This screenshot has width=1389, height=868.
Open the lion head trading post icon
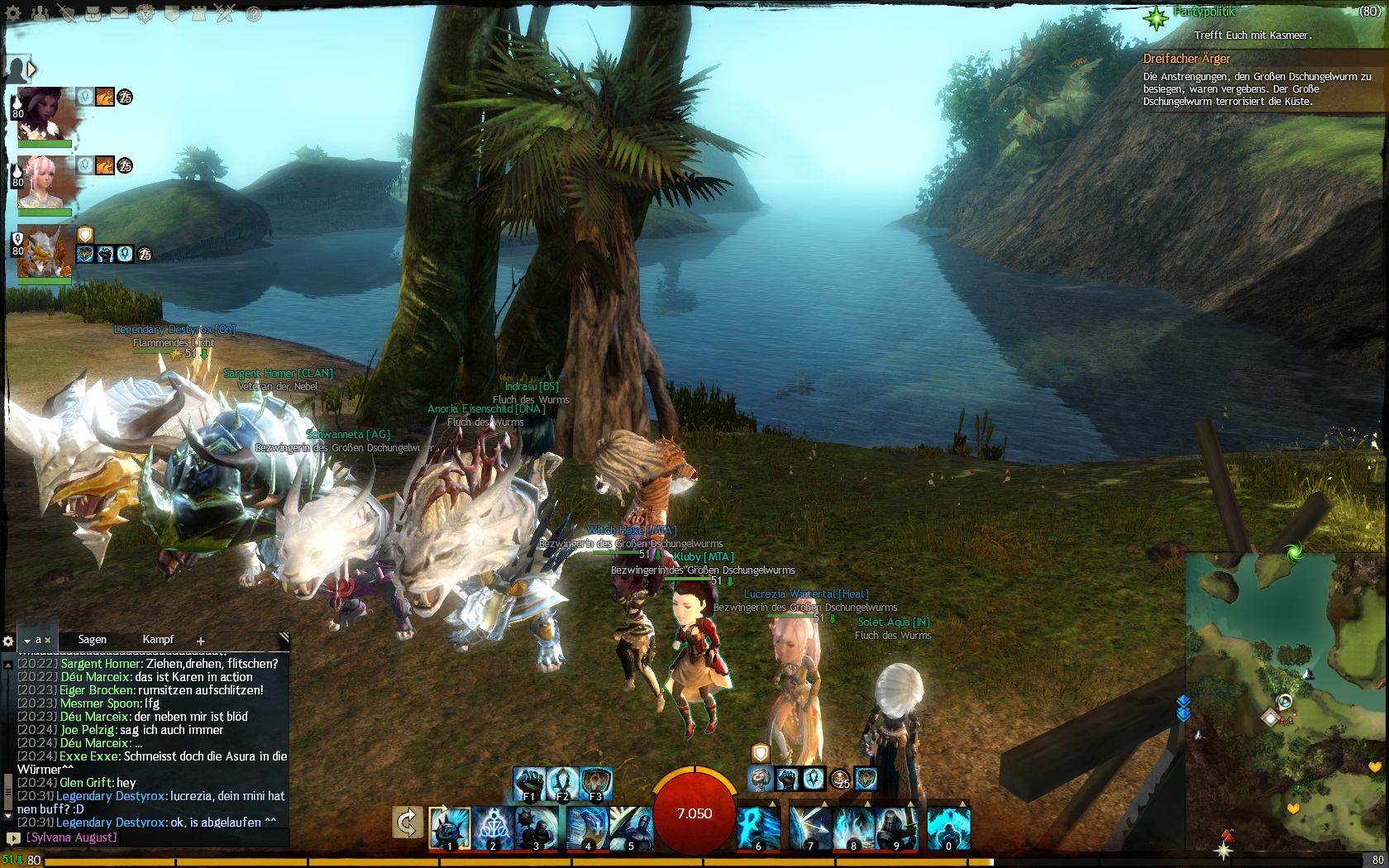coord(146,13)
